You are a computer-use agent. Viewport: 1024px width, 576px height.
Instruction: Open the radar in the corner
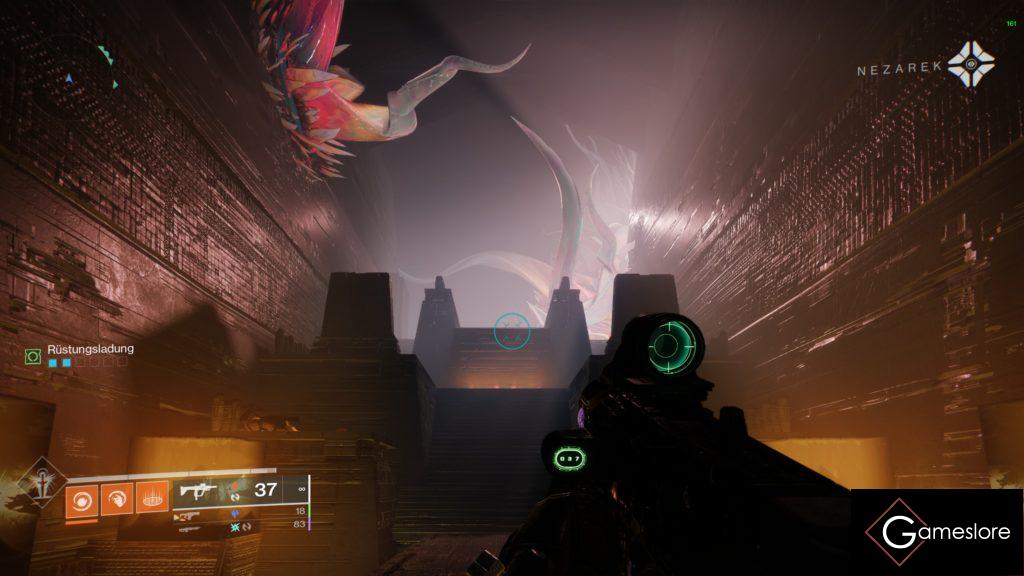coord(75,70)
